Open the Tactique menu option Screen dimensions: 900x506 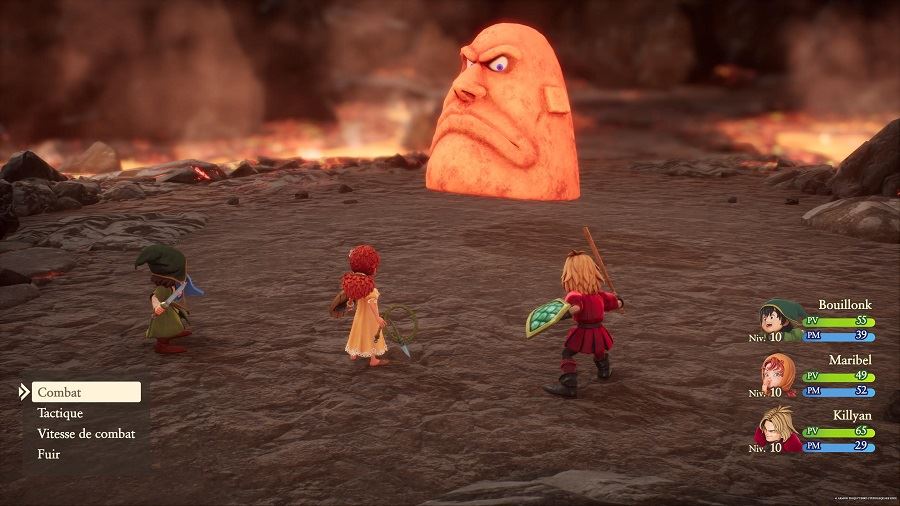pyautogui.click(x=61, y=413)
